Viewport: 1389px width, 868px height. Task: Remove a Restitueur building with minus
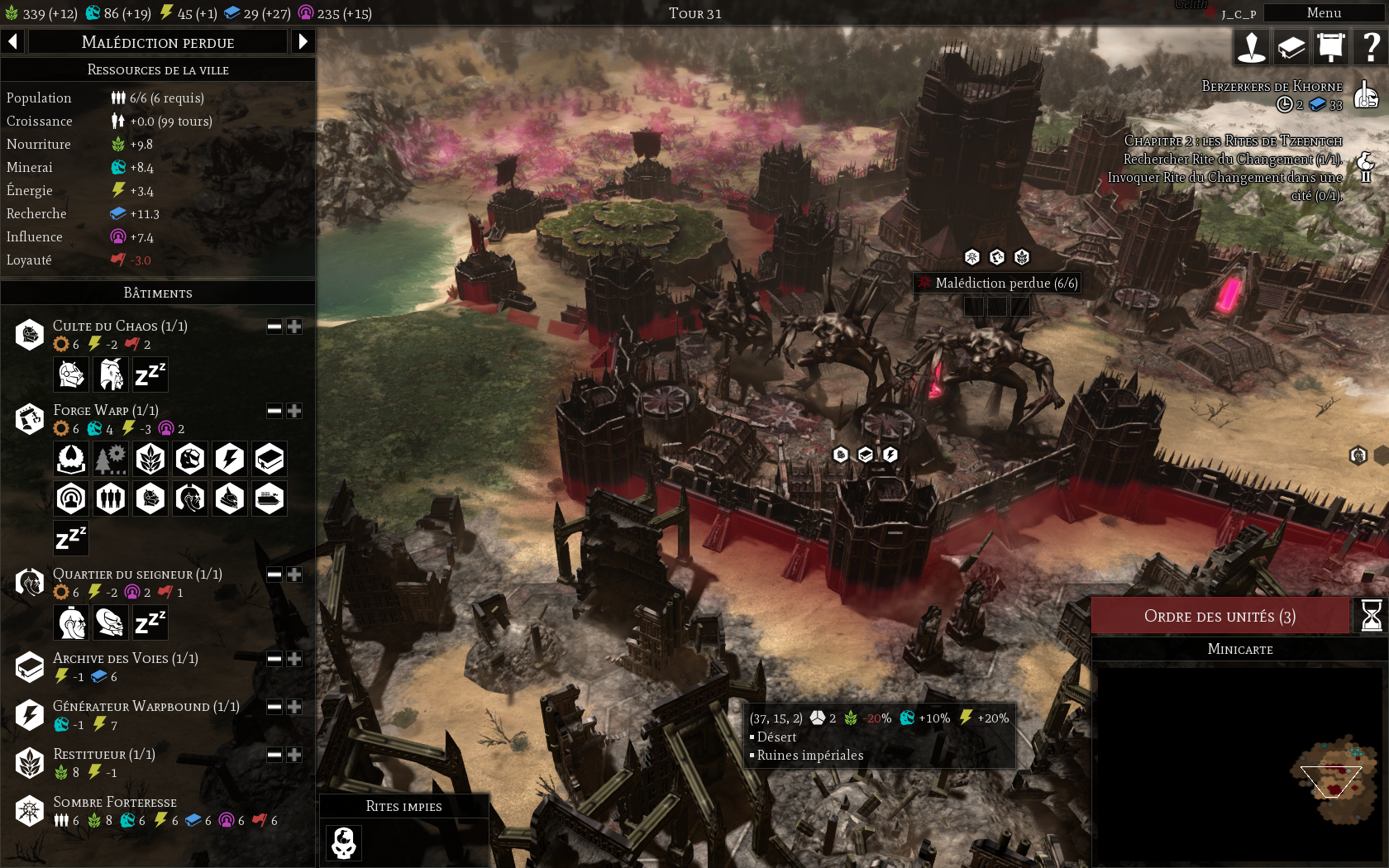[274, 755]
